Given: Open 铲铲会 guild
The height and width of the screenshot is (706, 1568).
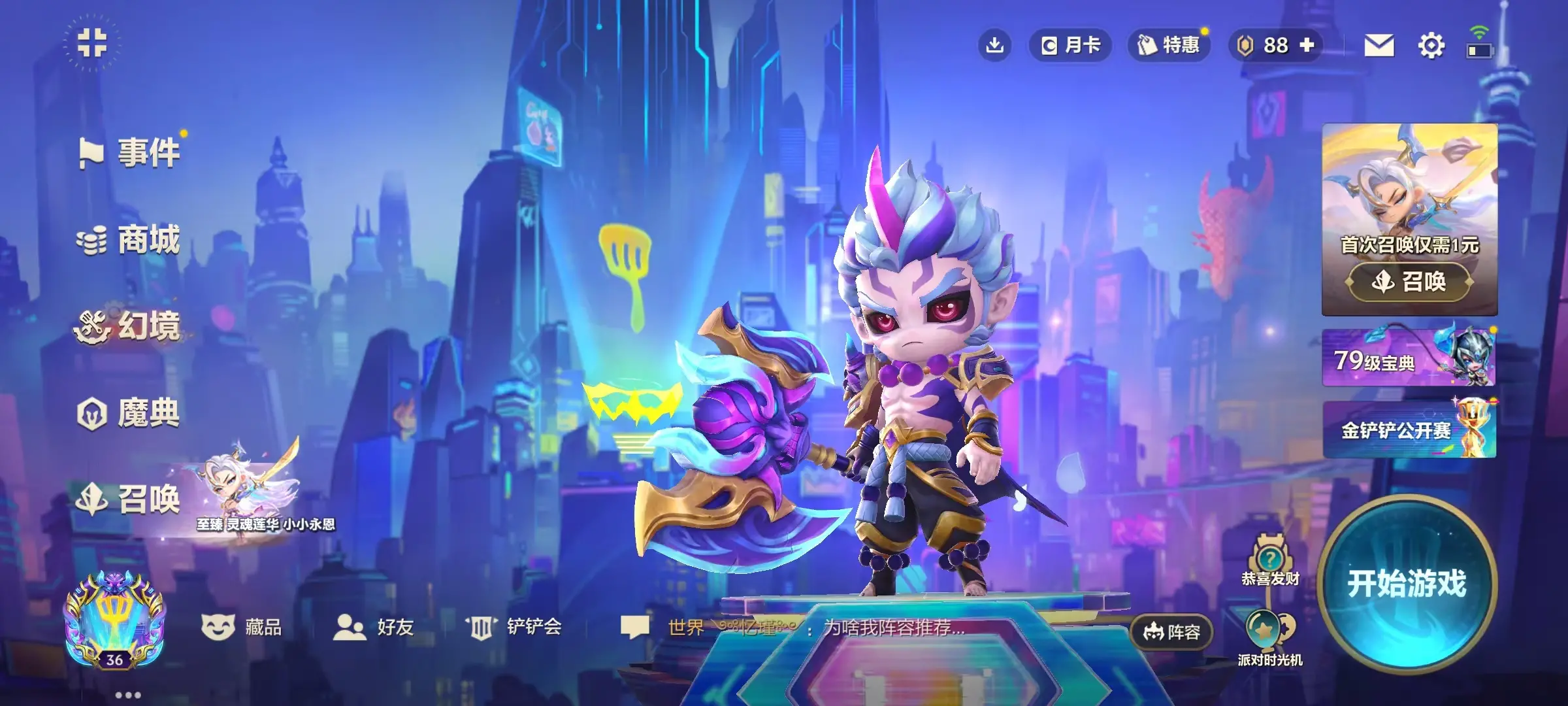Looking at the screenshot, I should (514, 628).
